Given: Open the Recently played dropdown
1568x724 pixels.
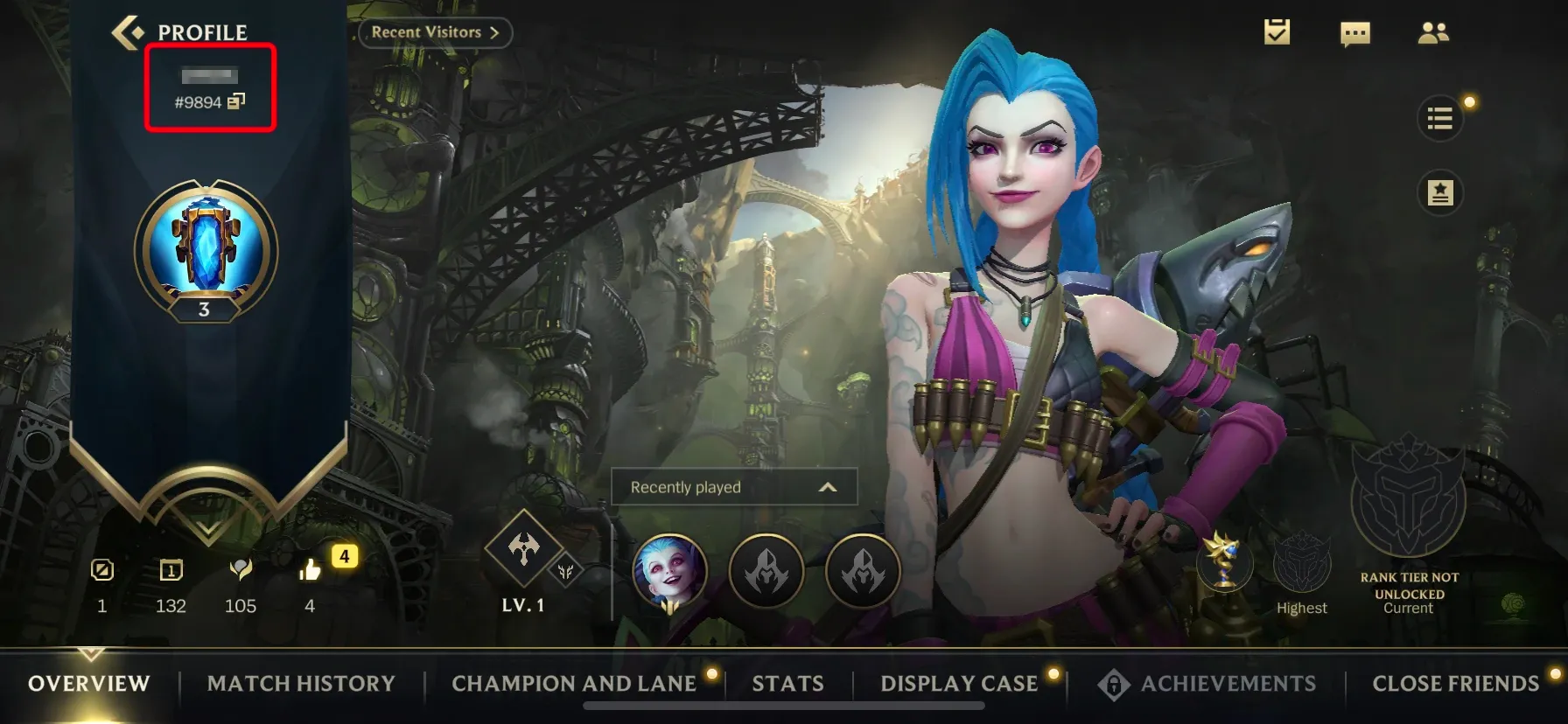Looking at the screenshot, I should (x=733, y=487).
